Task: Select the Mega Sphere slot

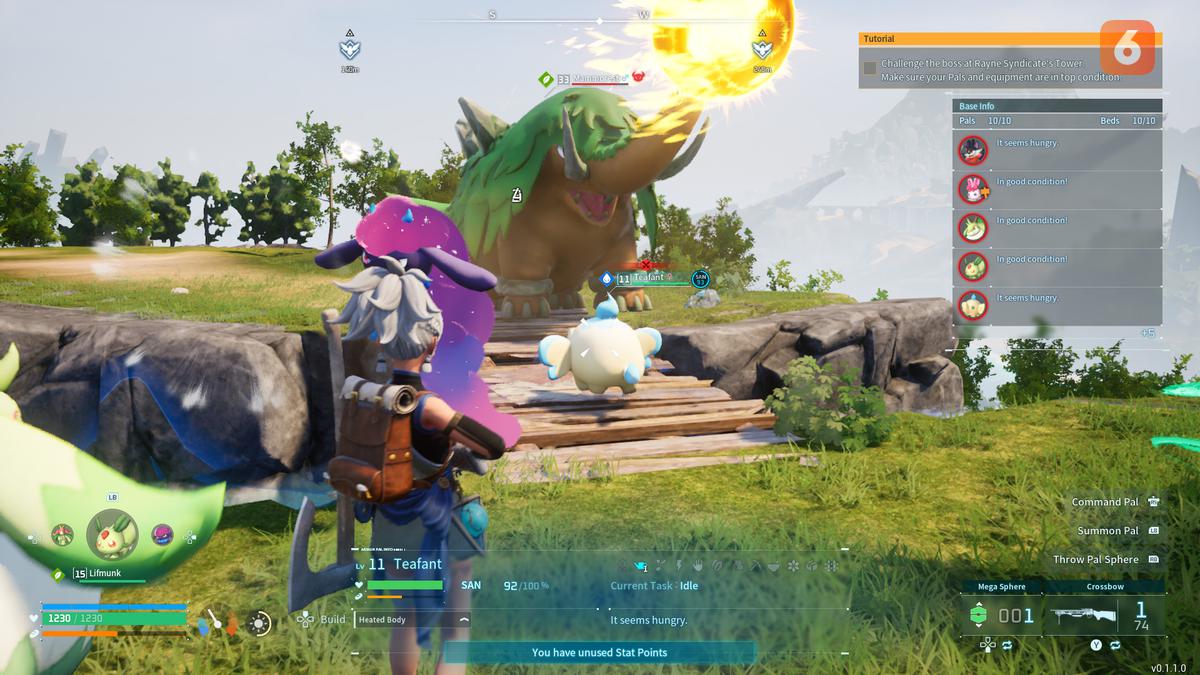Action: (x=1000, y=615)
